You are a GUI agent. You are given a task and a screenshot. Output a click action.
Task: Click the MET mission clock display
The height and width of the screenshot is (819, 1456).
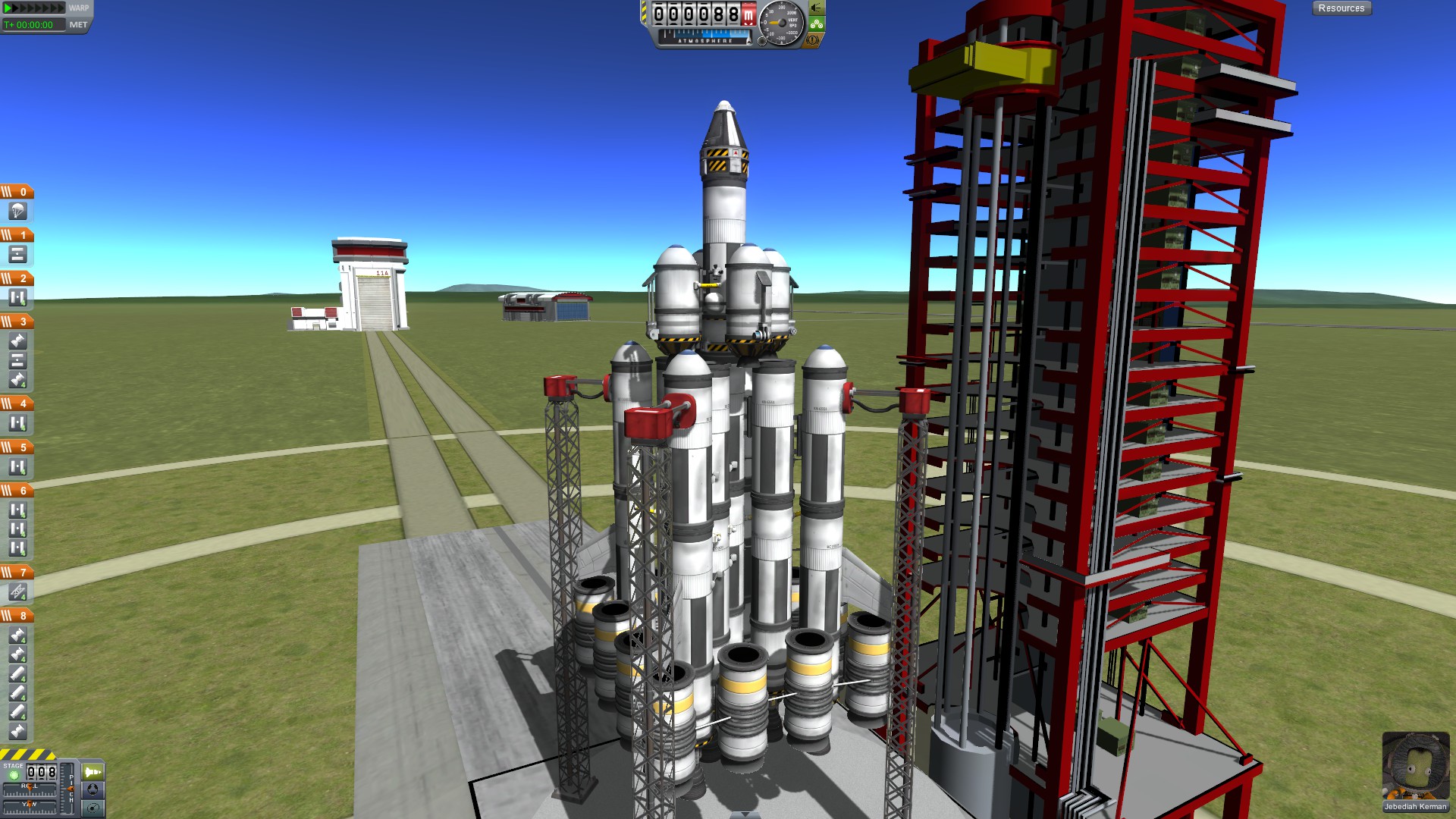(34, 24)
